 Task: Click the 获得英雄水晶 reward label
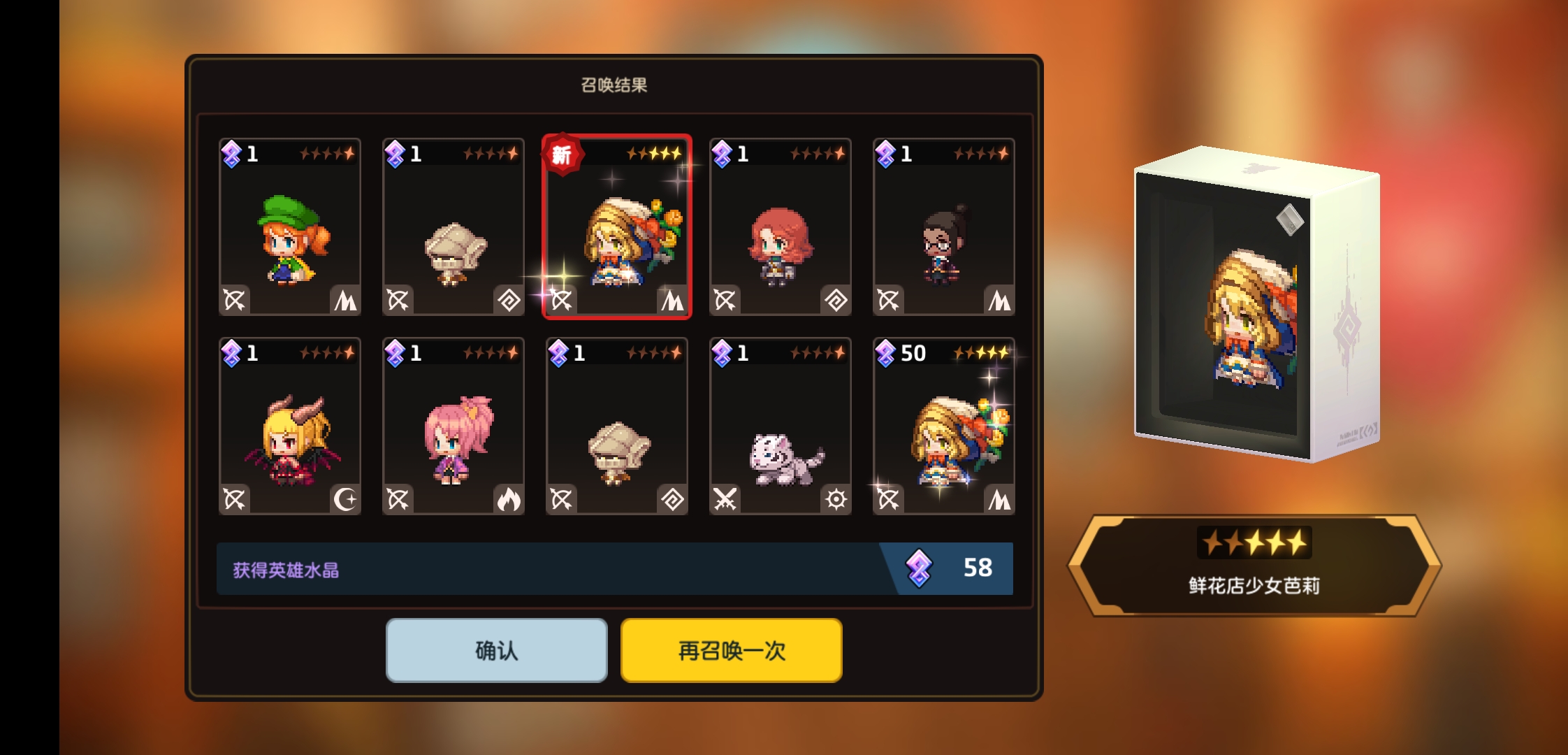[282, 568]
